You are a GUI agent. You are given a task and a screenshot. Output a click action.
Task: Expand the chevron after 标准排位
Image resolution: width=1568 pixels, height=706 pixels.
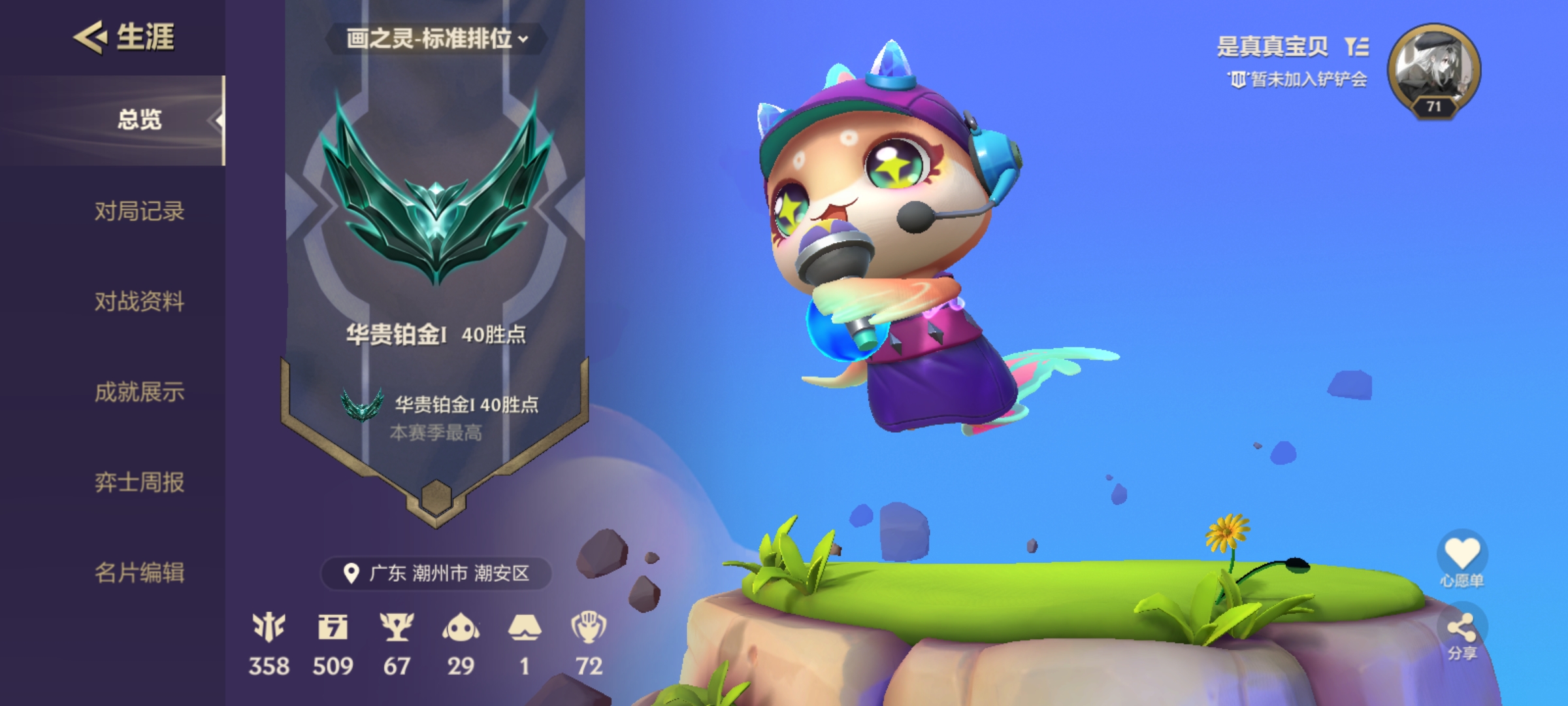(523, 38)
